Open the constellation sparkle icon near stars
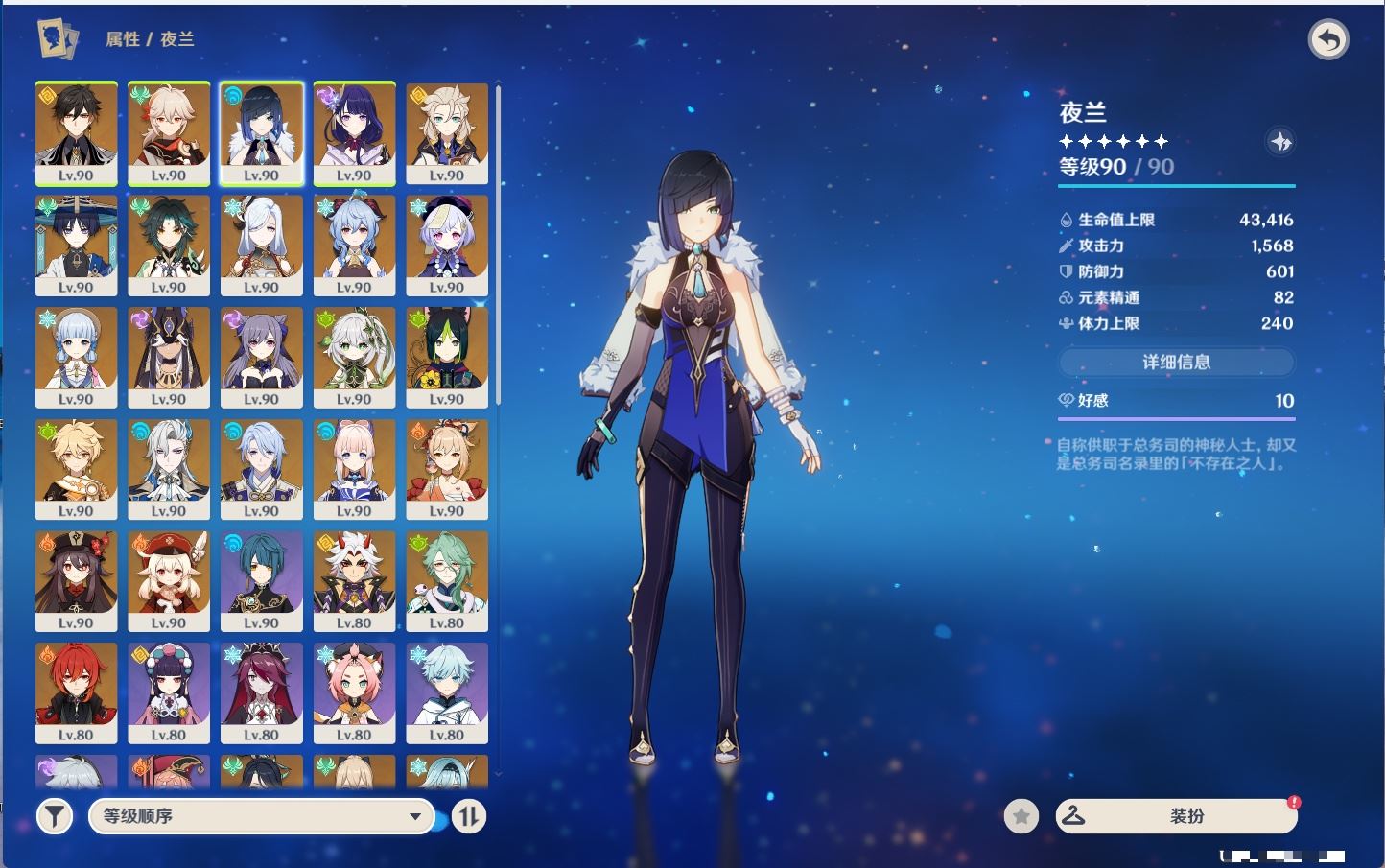The image size is (1385, 868). pos(1280,142)
